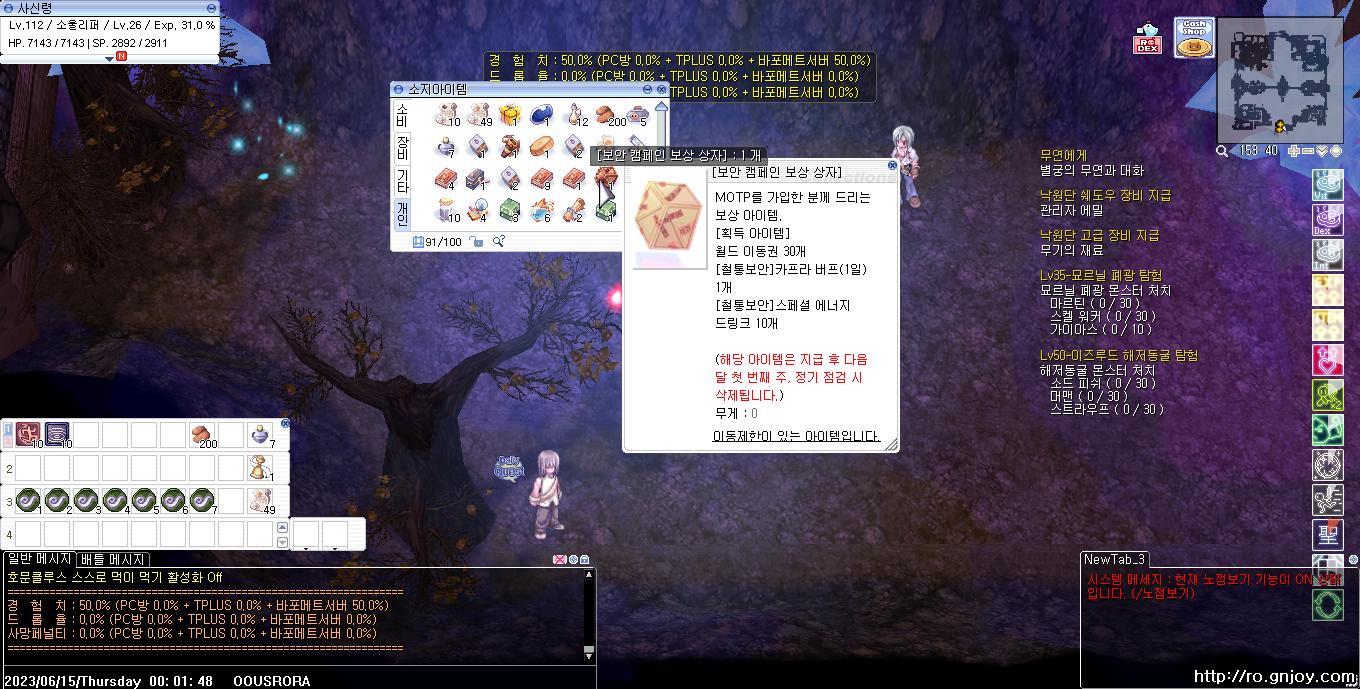Screen dimensions: 1360x689
Task: Open the NewTab_3 chat tab
Action: pyautogui.click(x=1114, y=559)
